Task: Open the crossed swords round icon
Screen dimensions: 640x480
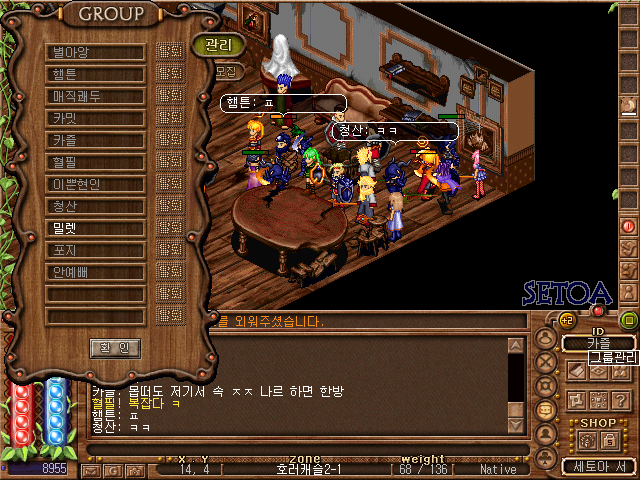Action: coord(546,361)
